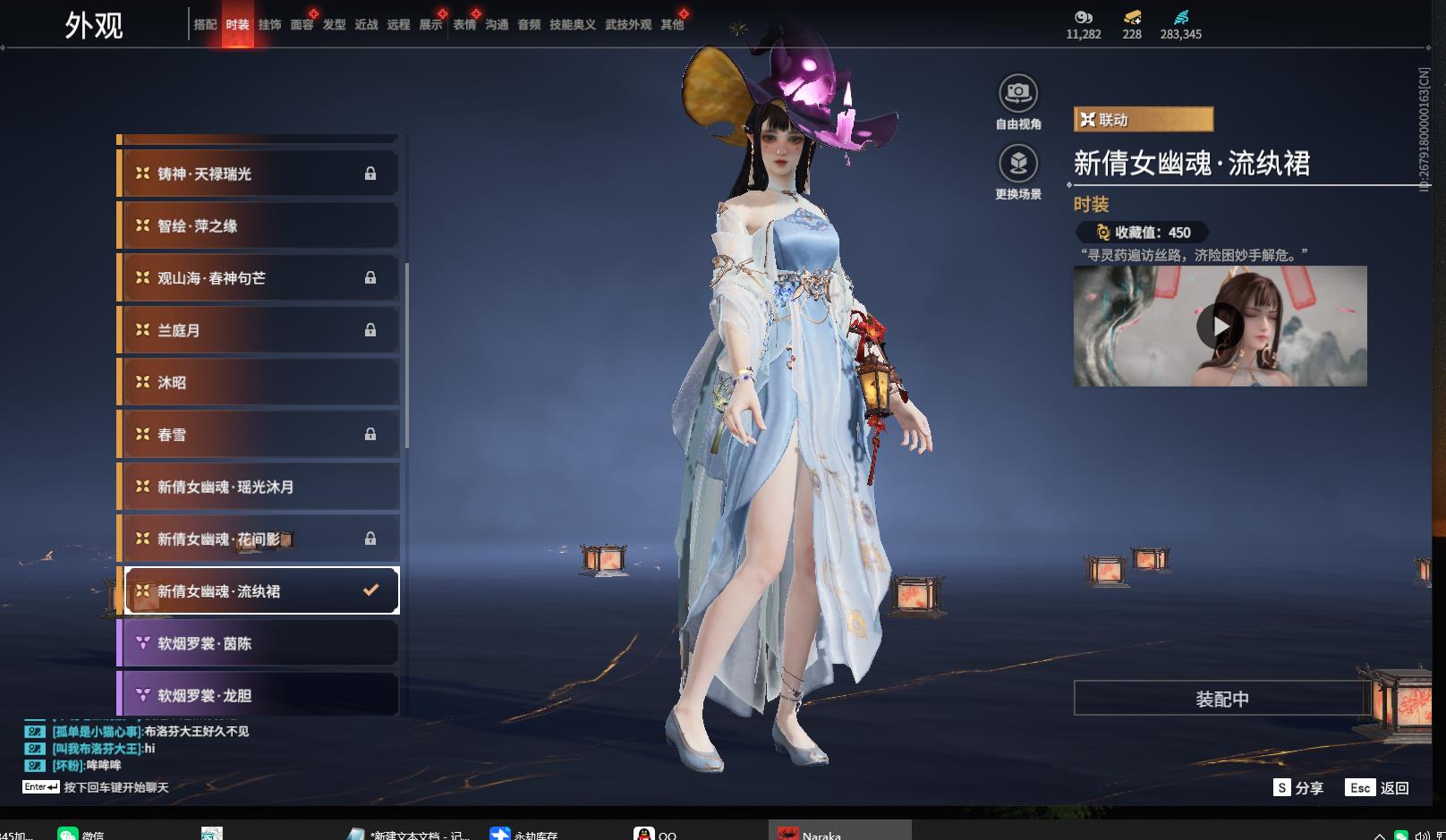Image resolution: width=1446 pixels, height=840 pixels.
Task: Select the 软烟罗裳·龙胆 outfit
Action: pyautogui.click(x=259, y=695)
